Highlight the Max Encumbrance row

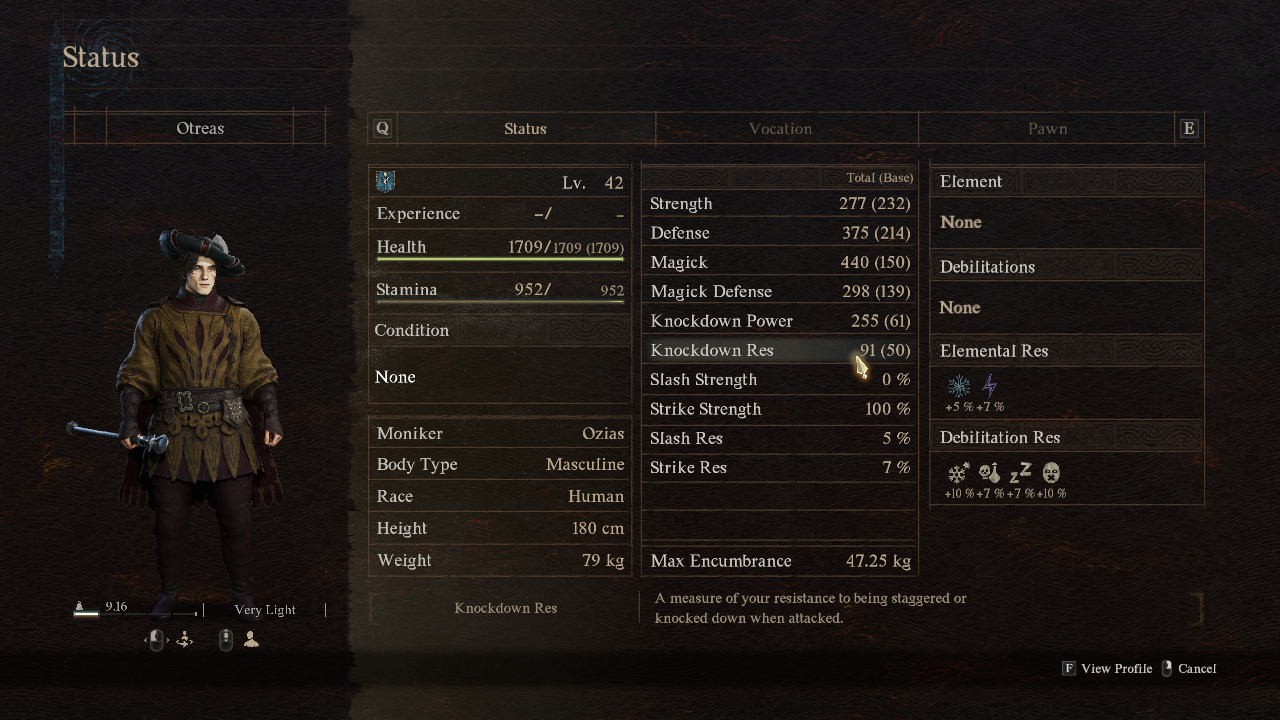point(780,561)
